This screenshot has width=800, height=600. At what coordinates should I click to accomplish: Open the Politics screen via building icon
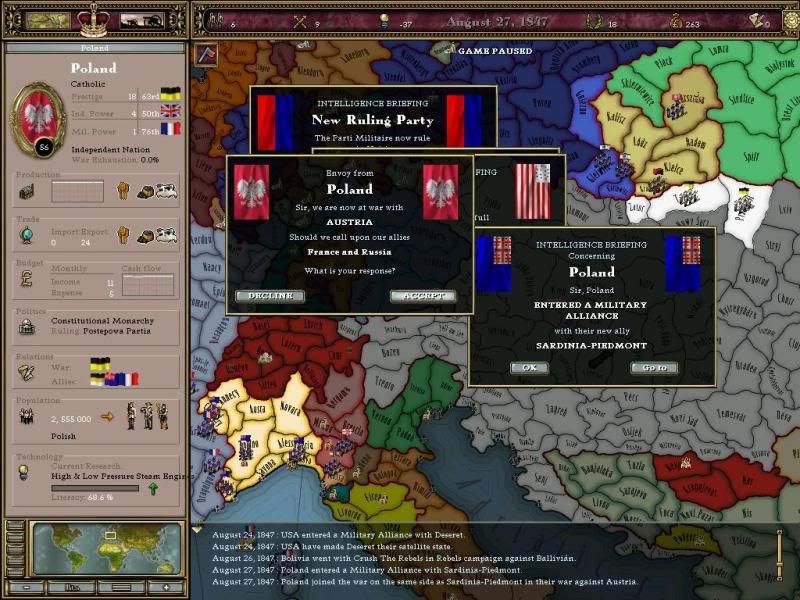pos(26,327)
